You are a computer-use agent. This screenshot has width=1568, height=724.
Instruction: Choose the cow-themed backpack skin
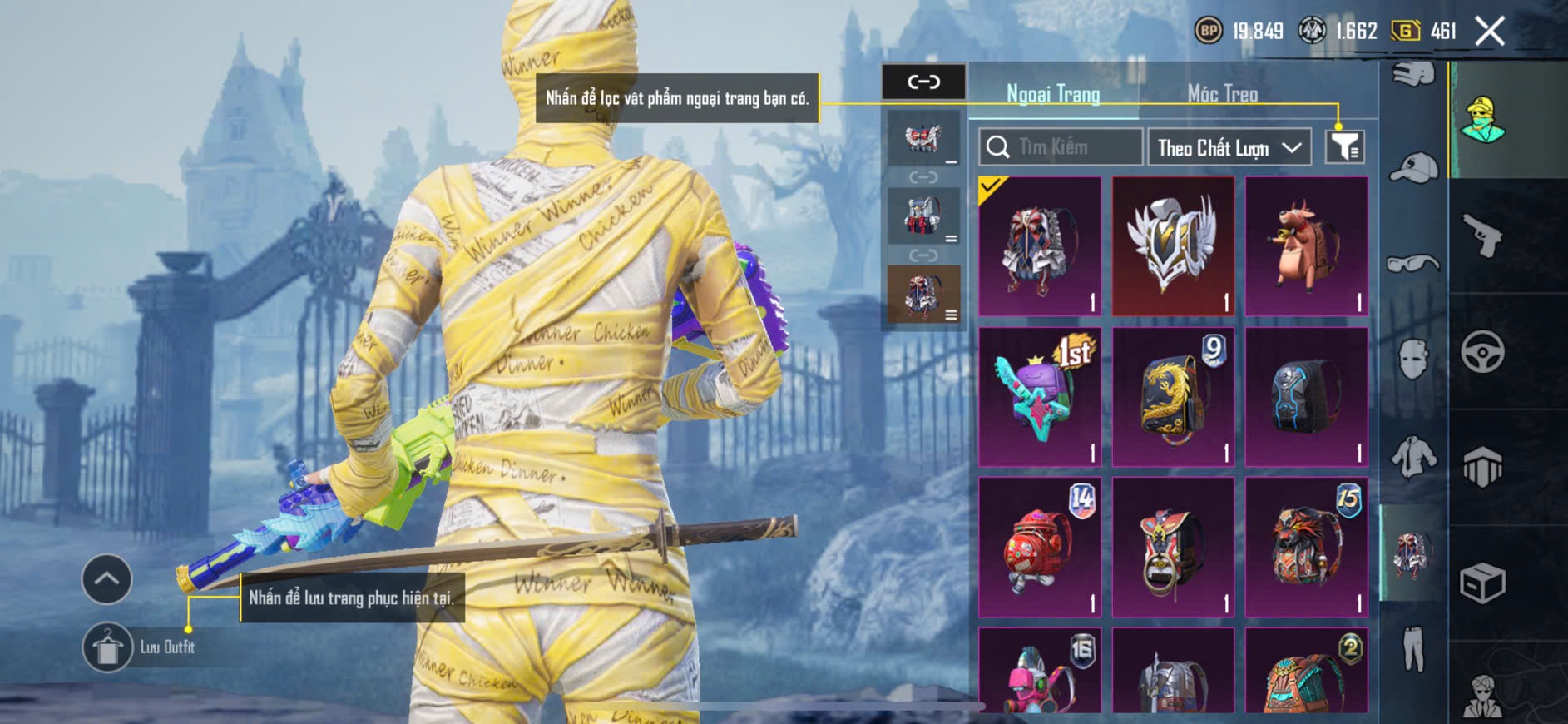(x=1306, y=245)
